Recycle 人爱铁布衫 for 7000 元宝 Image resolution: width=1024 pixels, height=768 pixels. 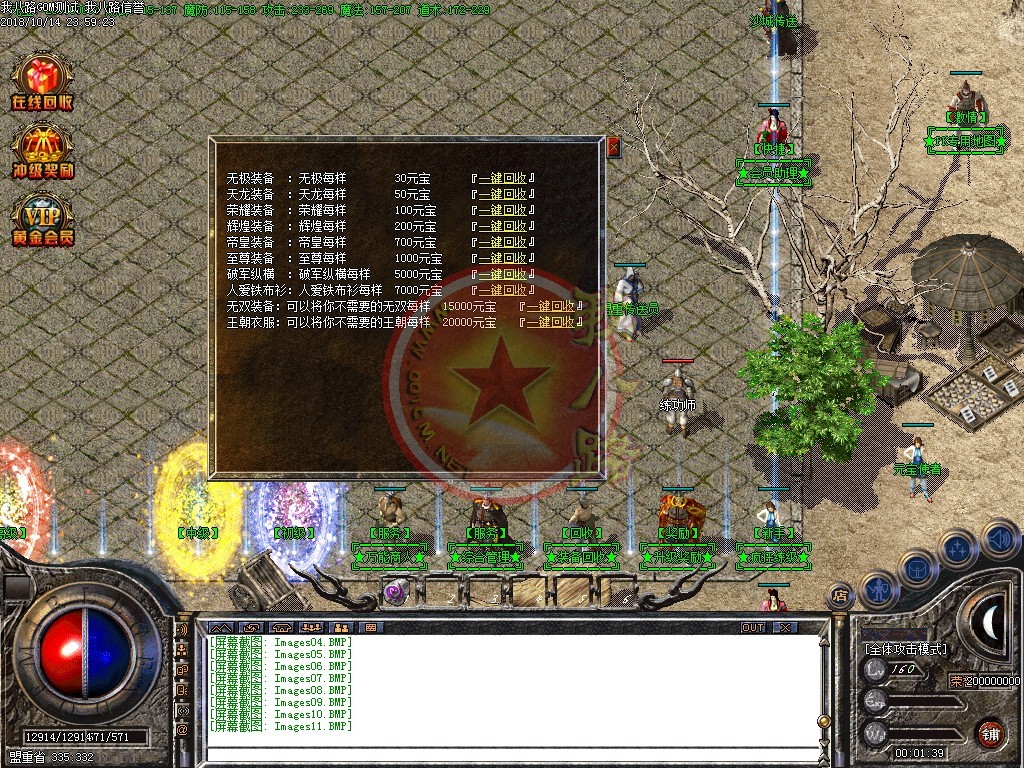click(x=502, y=290)
